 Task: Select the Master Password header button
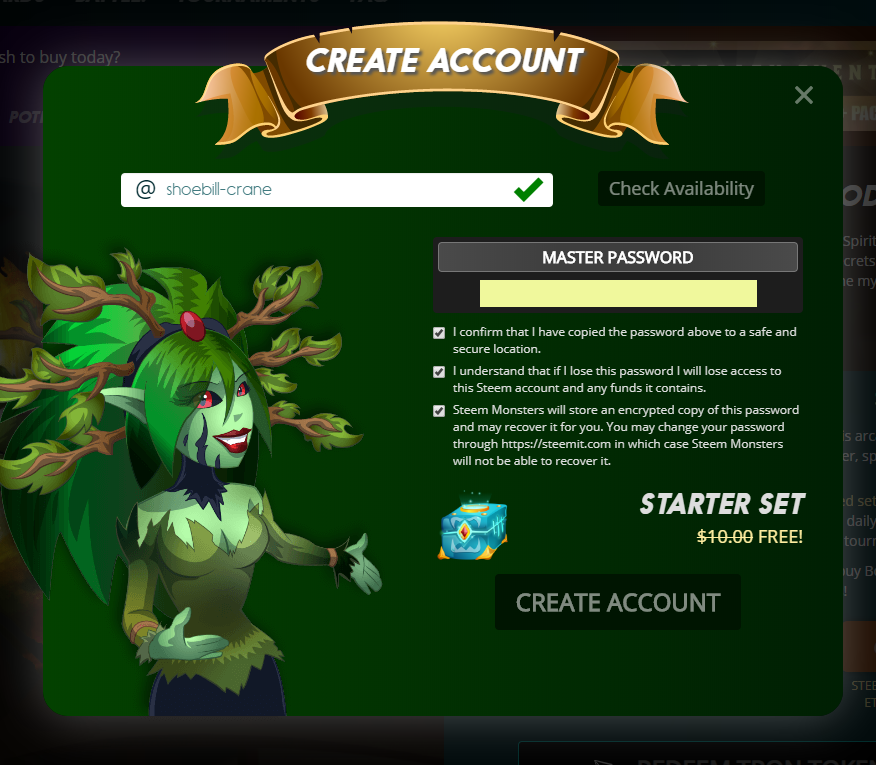coord(617,257)
